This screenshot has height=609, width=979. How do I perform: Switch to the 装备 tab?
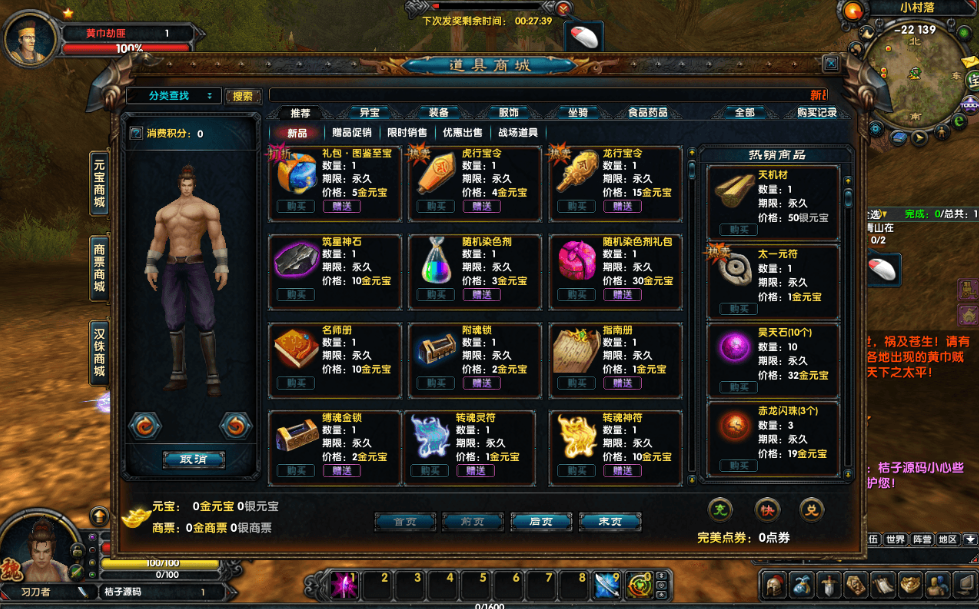click(438, 113)
